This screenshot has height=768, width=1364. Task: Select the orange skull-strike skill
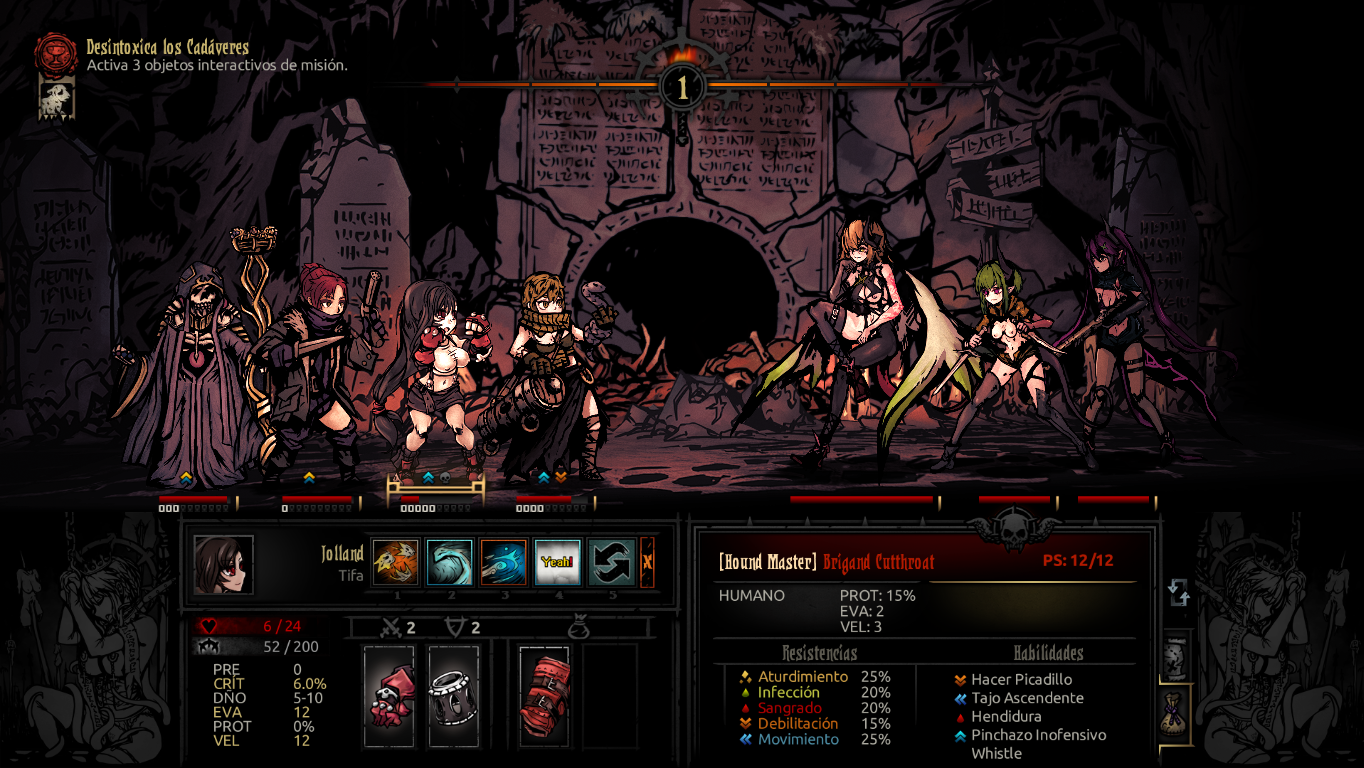tap(396, 562)
